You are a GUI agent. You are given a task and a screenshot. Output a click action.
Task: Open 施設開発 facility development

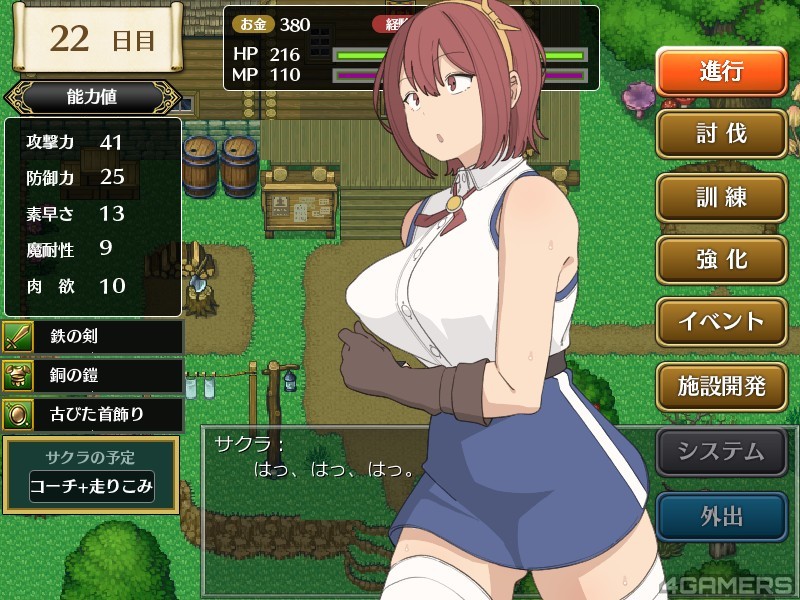tap(721, 384)
